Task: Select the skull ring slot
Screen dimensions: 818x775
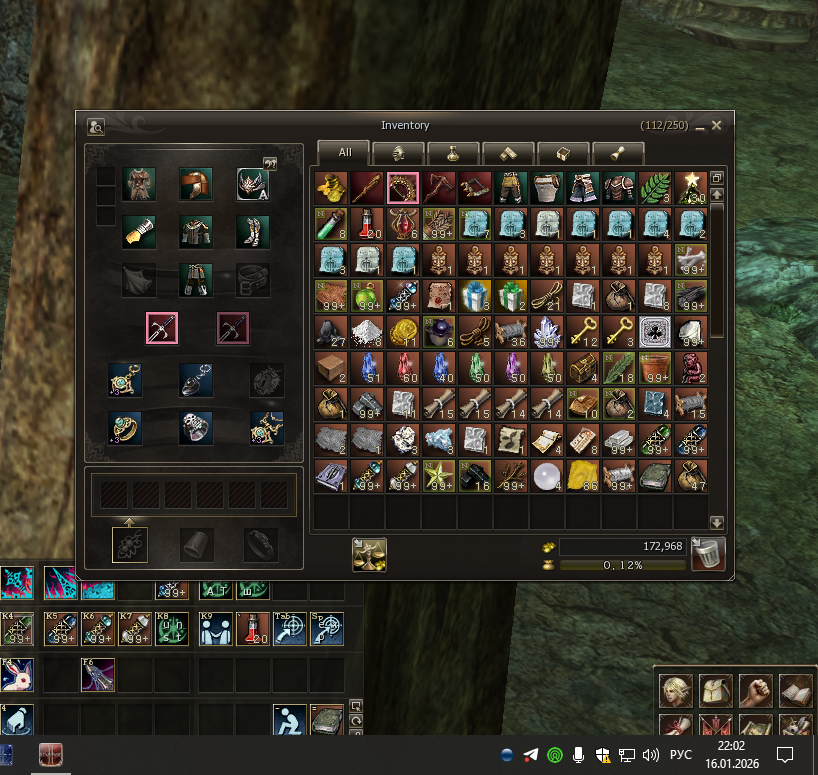Action: pyautogui.click(x=196, y=428)
